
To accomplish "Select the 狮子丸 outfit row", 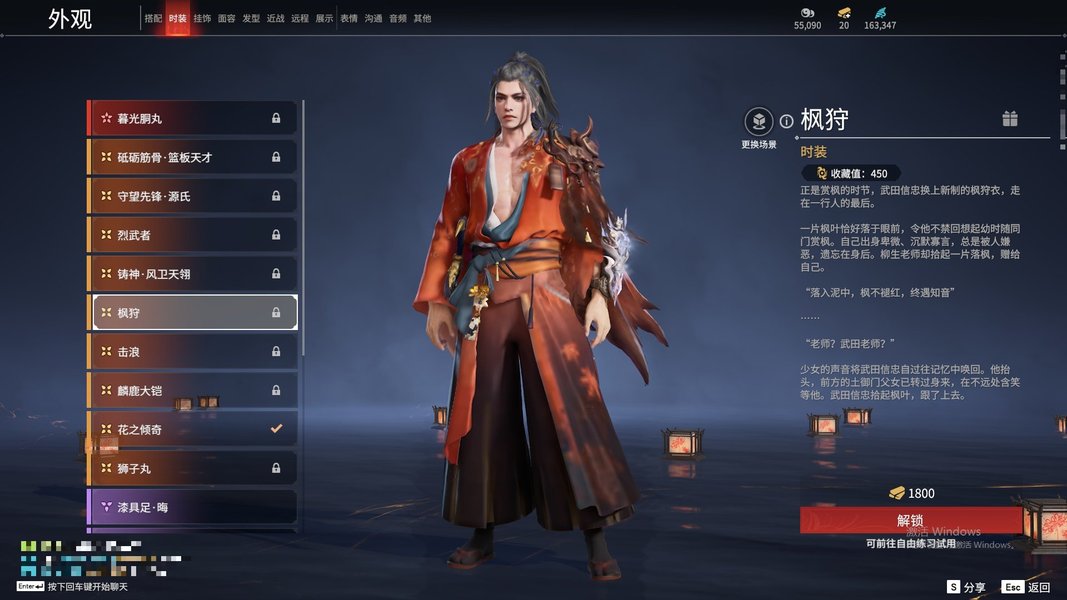I will click(193, 468).
